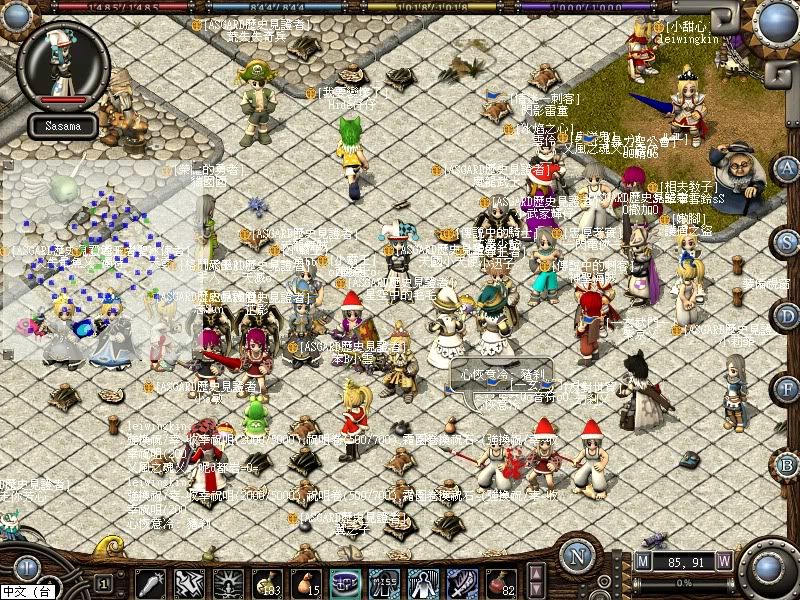Viewport: 800px width, 600px height.
Task: Use the red potion showing 82
Action: click(x=501, y=582)
